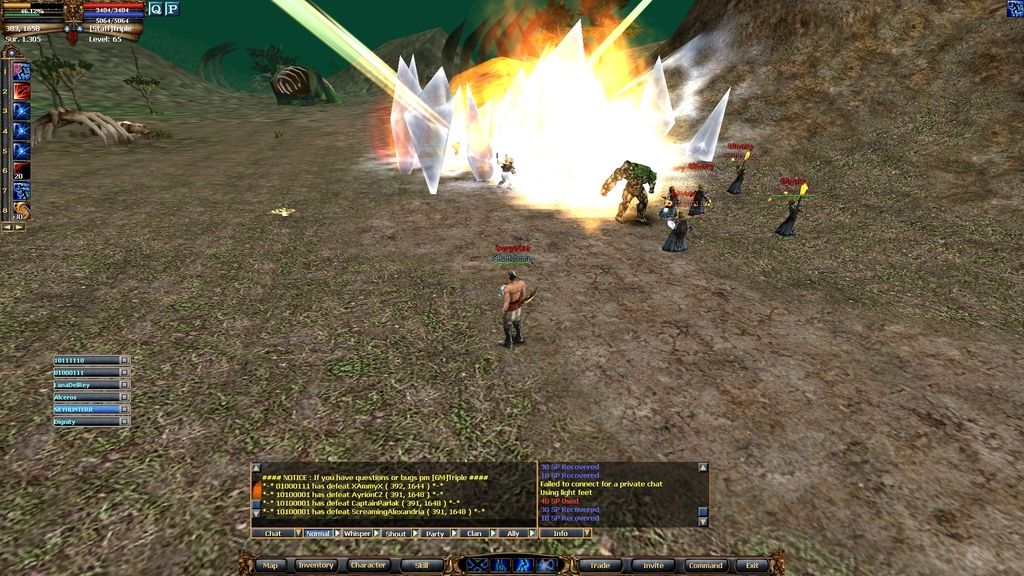Click the Exit button
This screenshot has width=1024, height=576.
(752, 565)
